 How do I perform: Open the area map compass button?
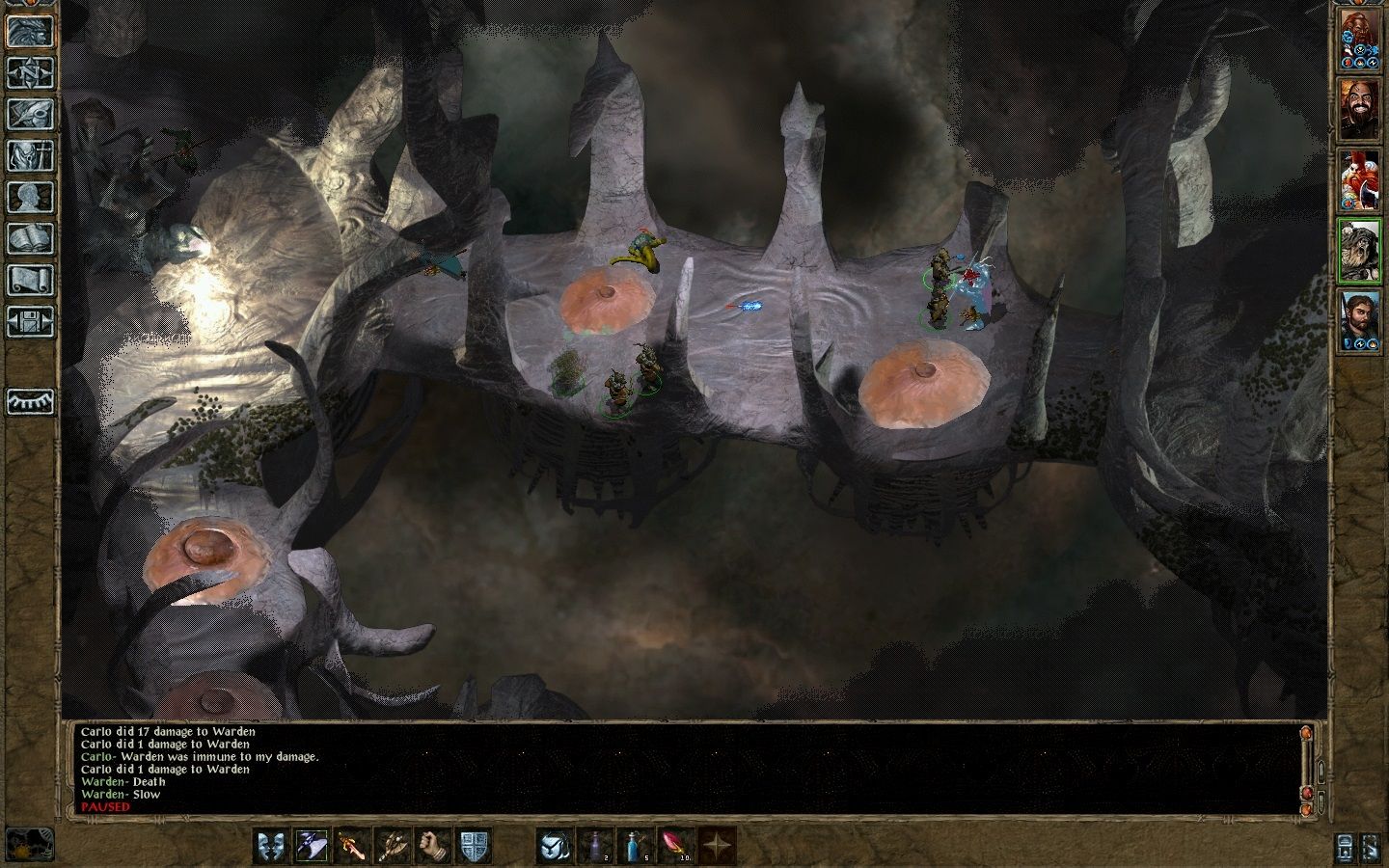[30, 72]
